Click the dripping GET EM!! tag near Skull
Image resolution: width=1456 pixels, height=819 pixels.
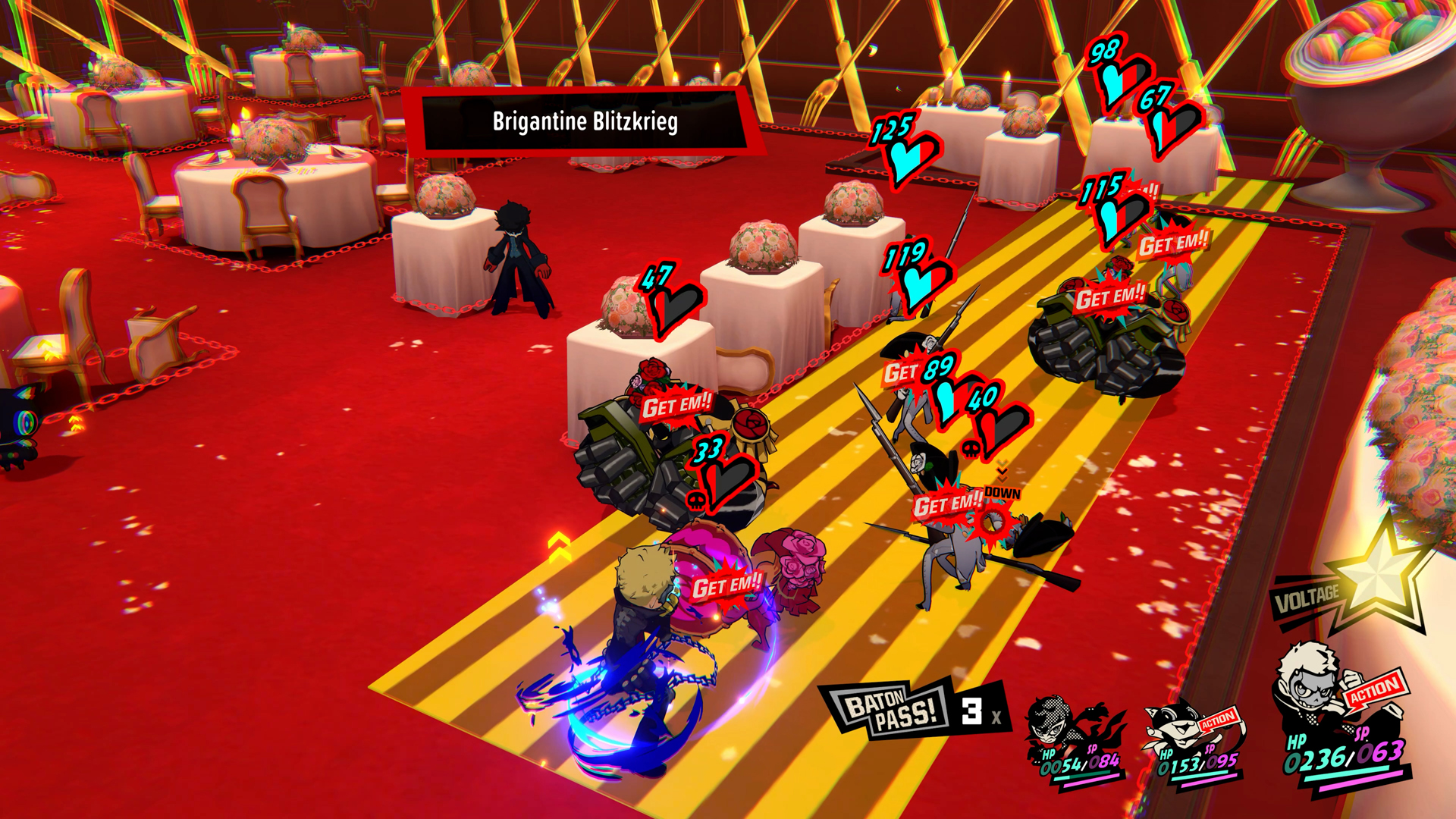tap(726, 585)
